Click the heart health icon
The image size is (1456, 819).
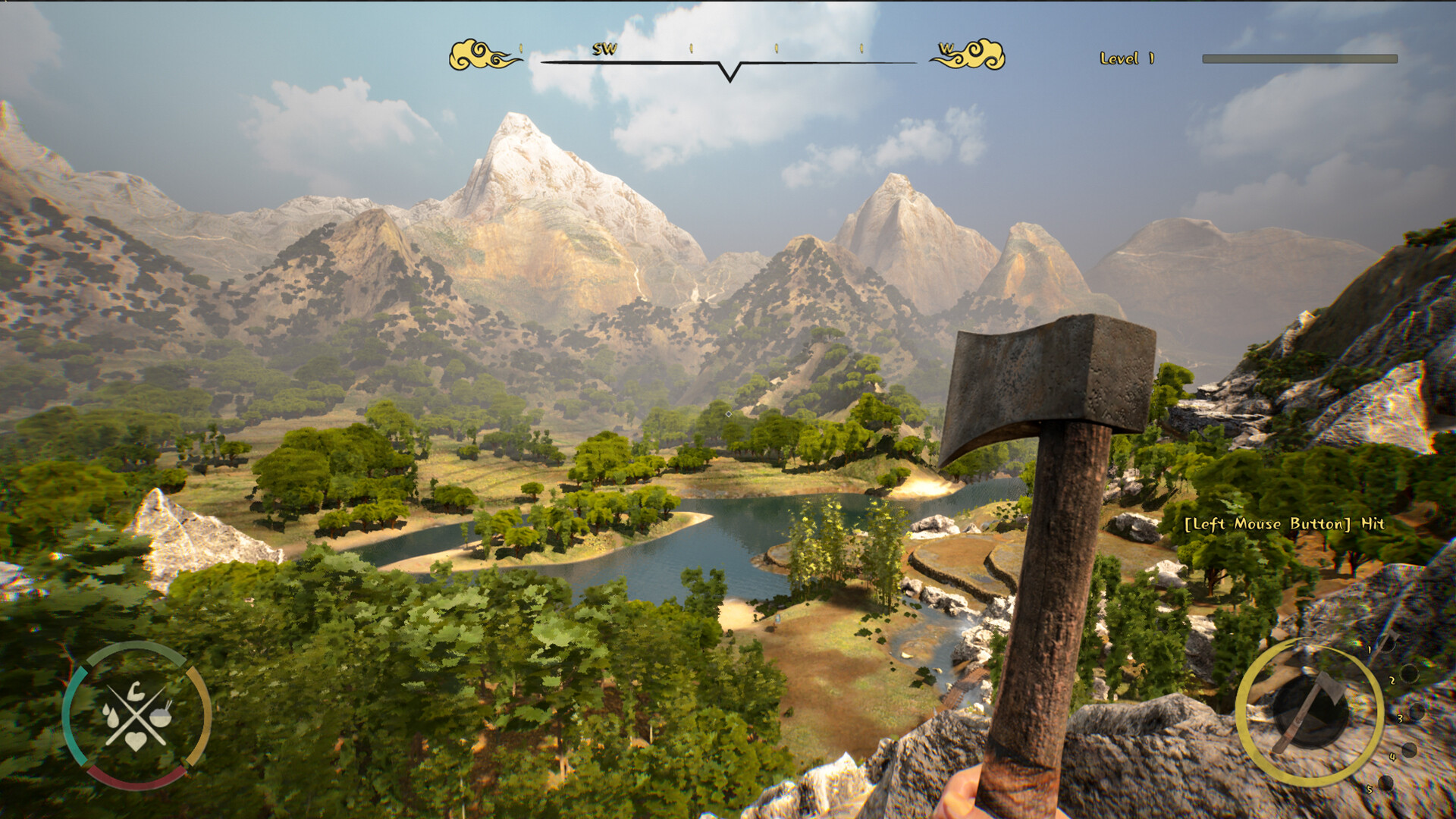coord(136,741)
